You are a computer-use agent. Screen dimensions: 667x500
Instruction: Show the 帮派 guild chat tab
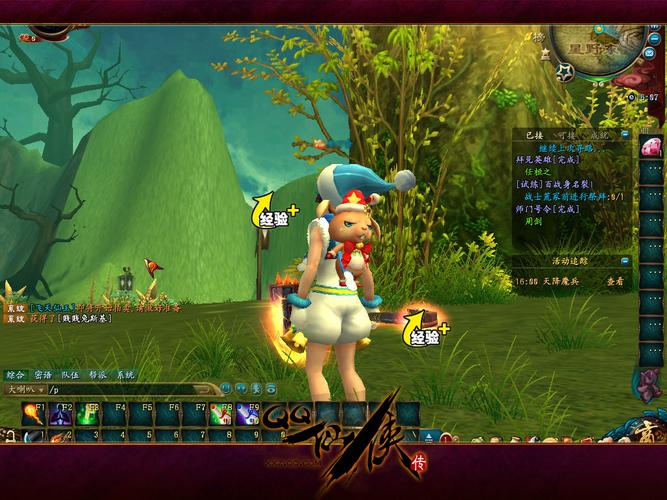coord(97,375)
